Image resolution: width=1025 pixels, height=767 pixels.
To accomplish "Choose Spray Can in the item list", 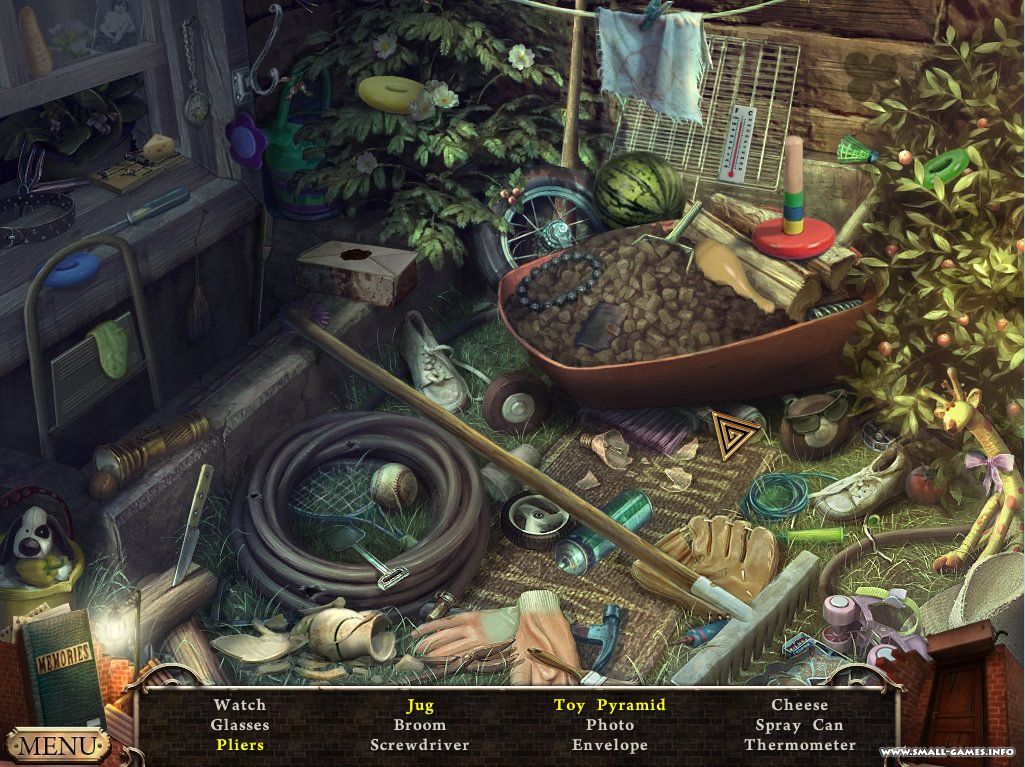I will pos(799,725).
